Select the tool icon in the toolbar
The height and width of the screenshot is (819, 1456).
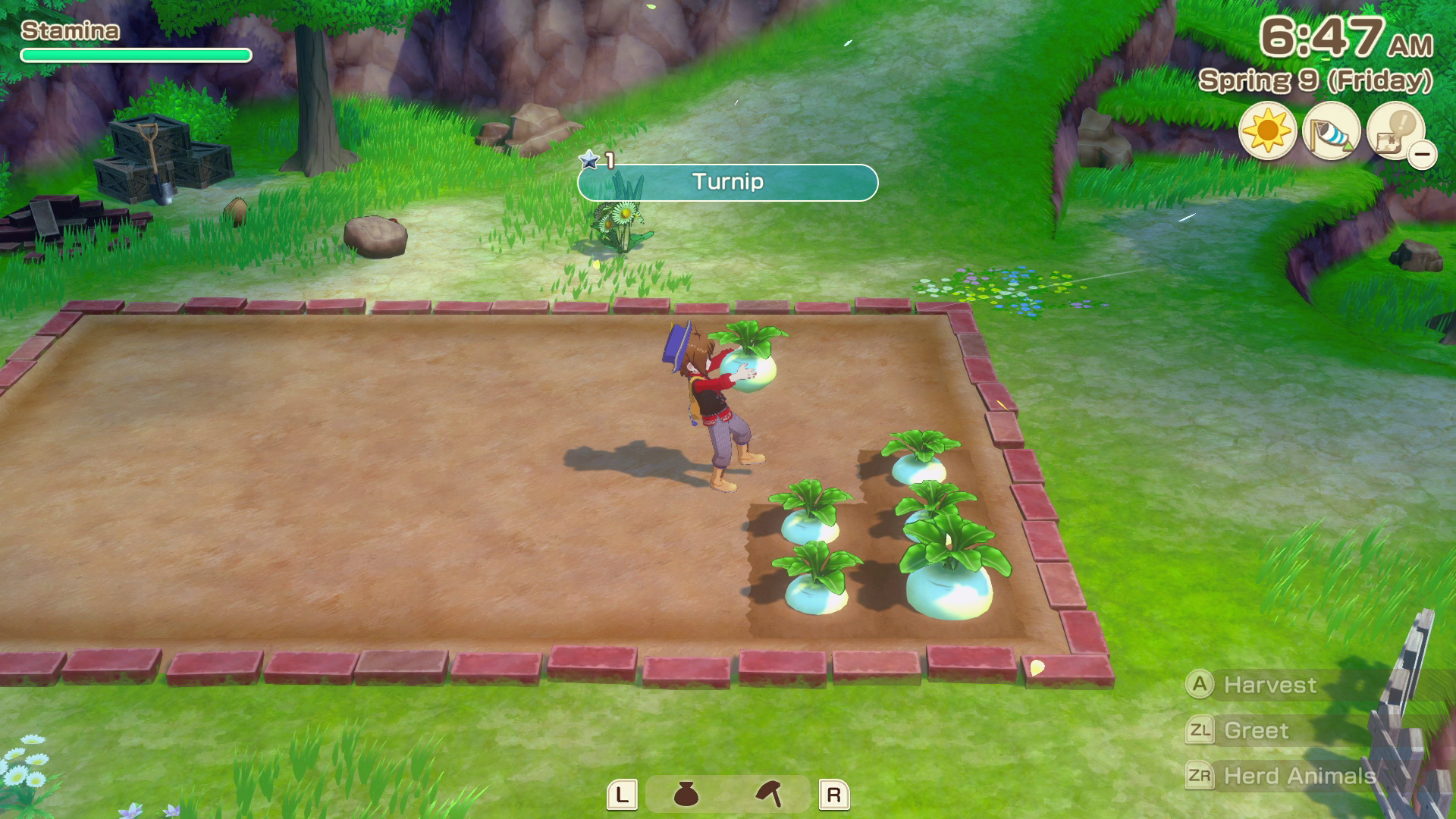tap(769, 794)
